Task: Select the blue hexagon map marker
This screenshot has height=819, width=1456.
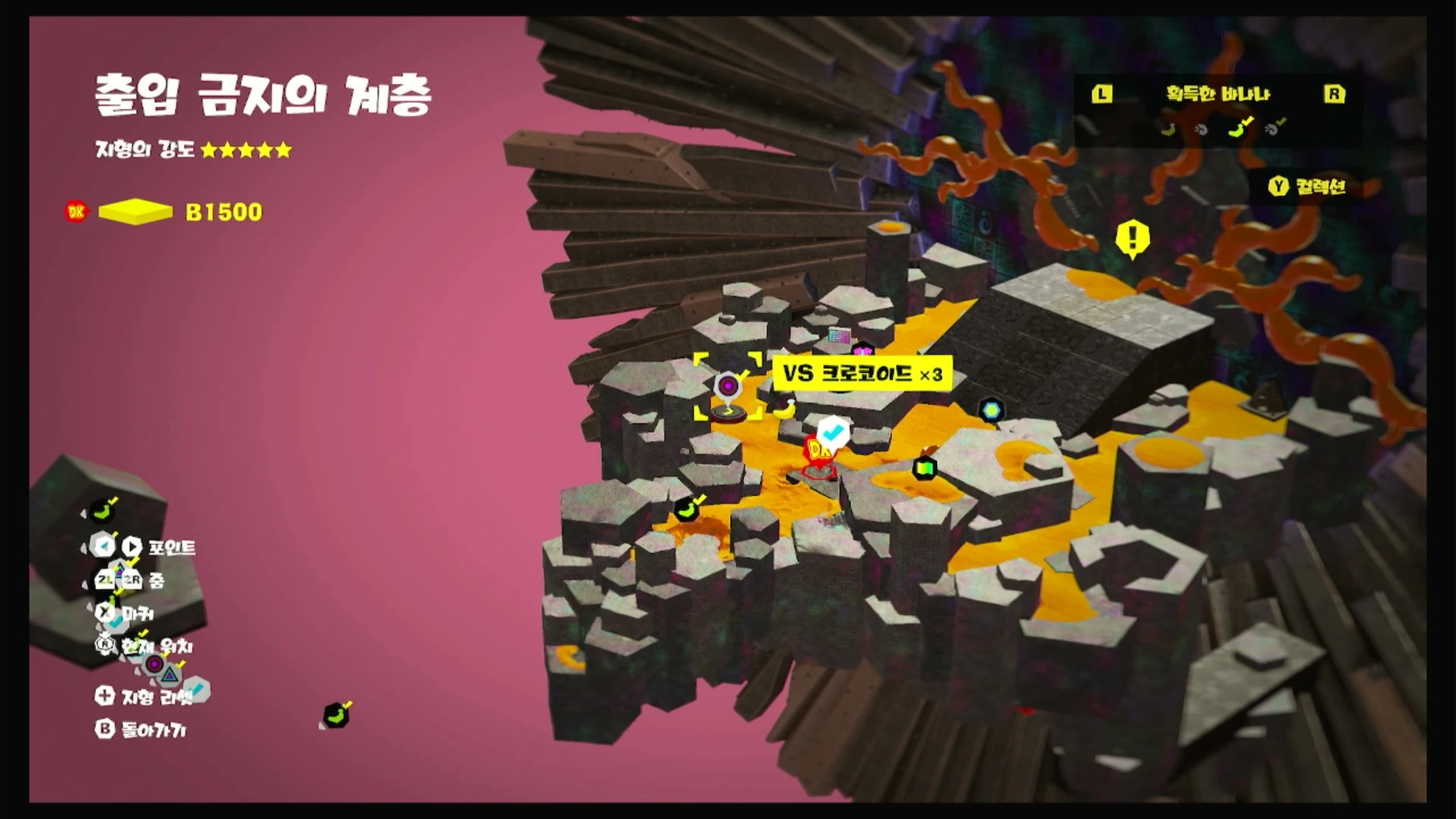Action: pyautogui.click(x=991, y=409)
